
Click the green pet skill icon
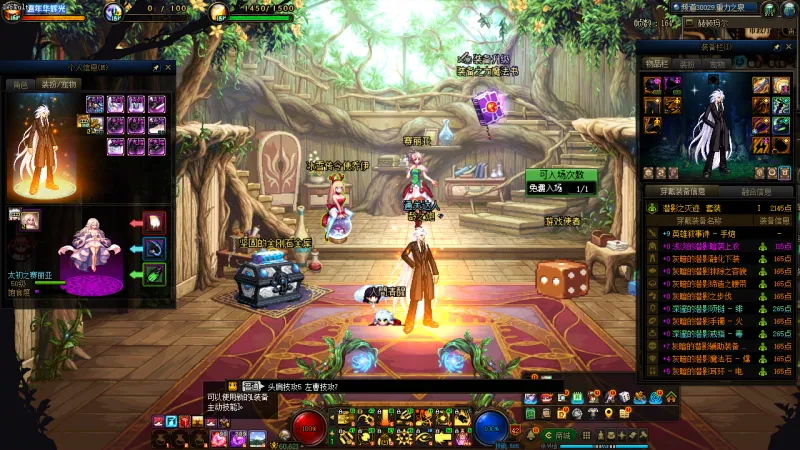[x=154, y=274]
